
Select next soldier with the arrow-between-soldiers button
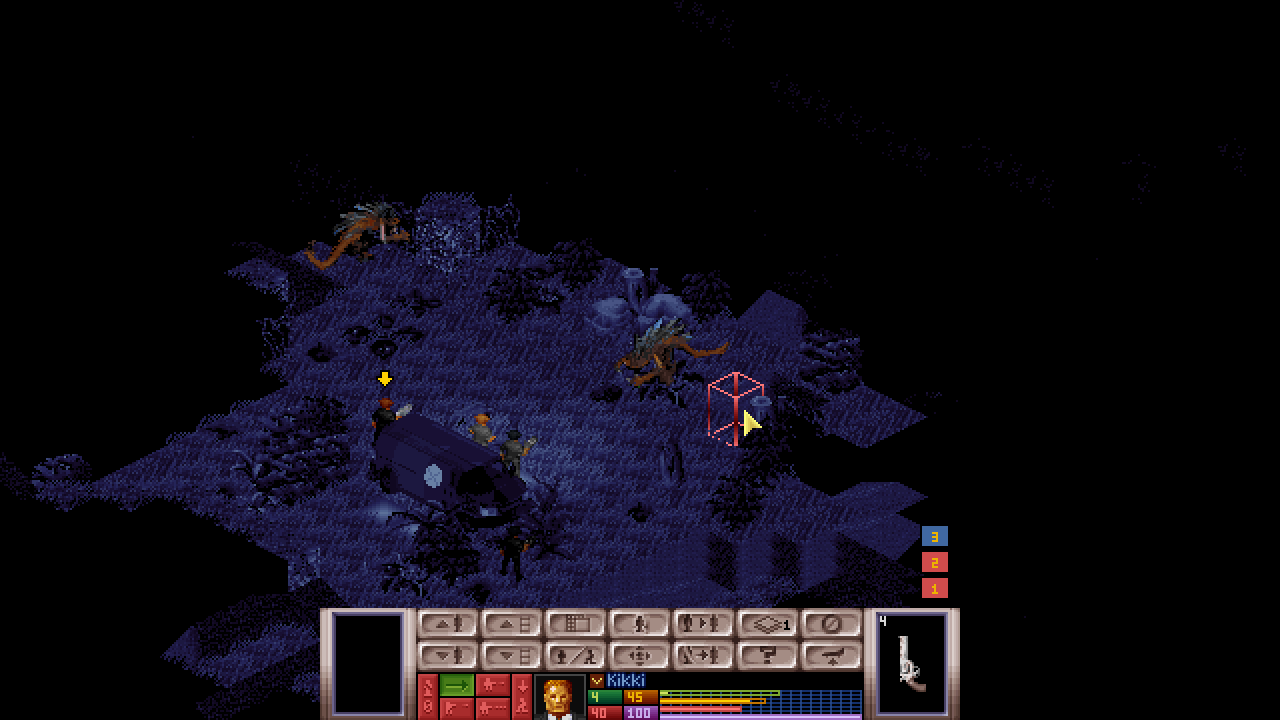[703, 625]
